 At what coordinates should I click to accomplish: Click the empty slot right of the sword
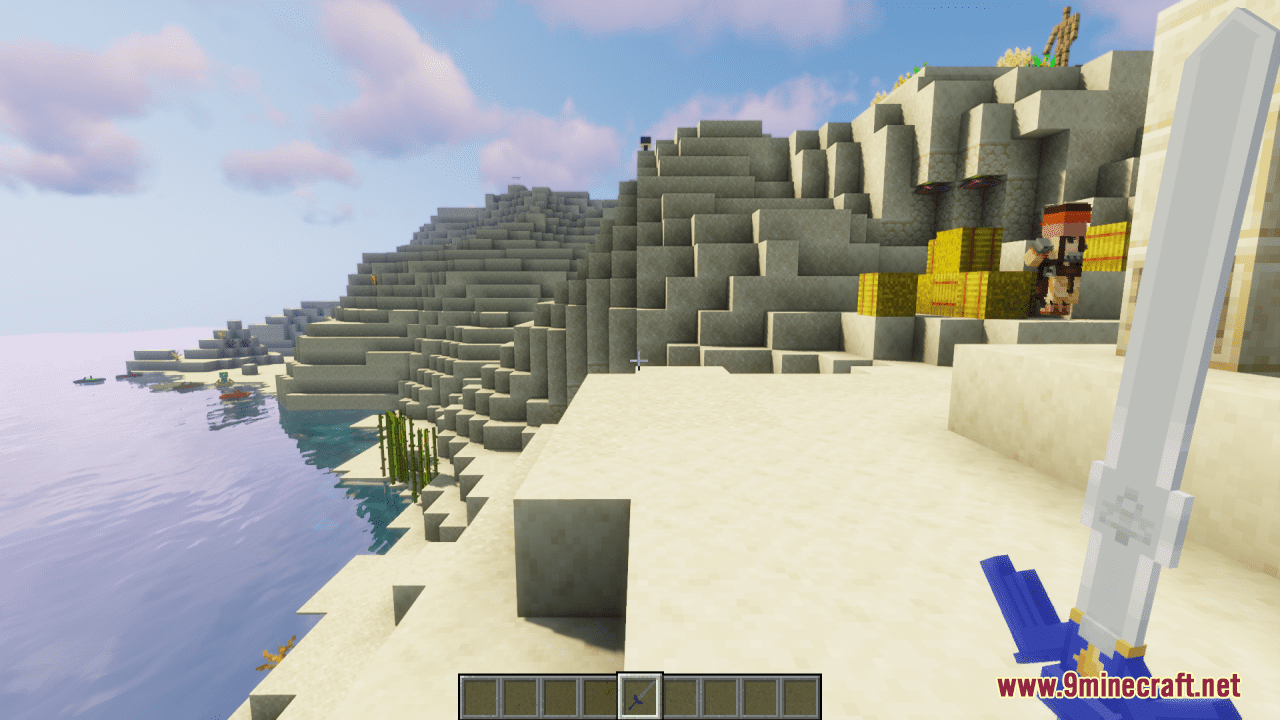click(680, 695)
